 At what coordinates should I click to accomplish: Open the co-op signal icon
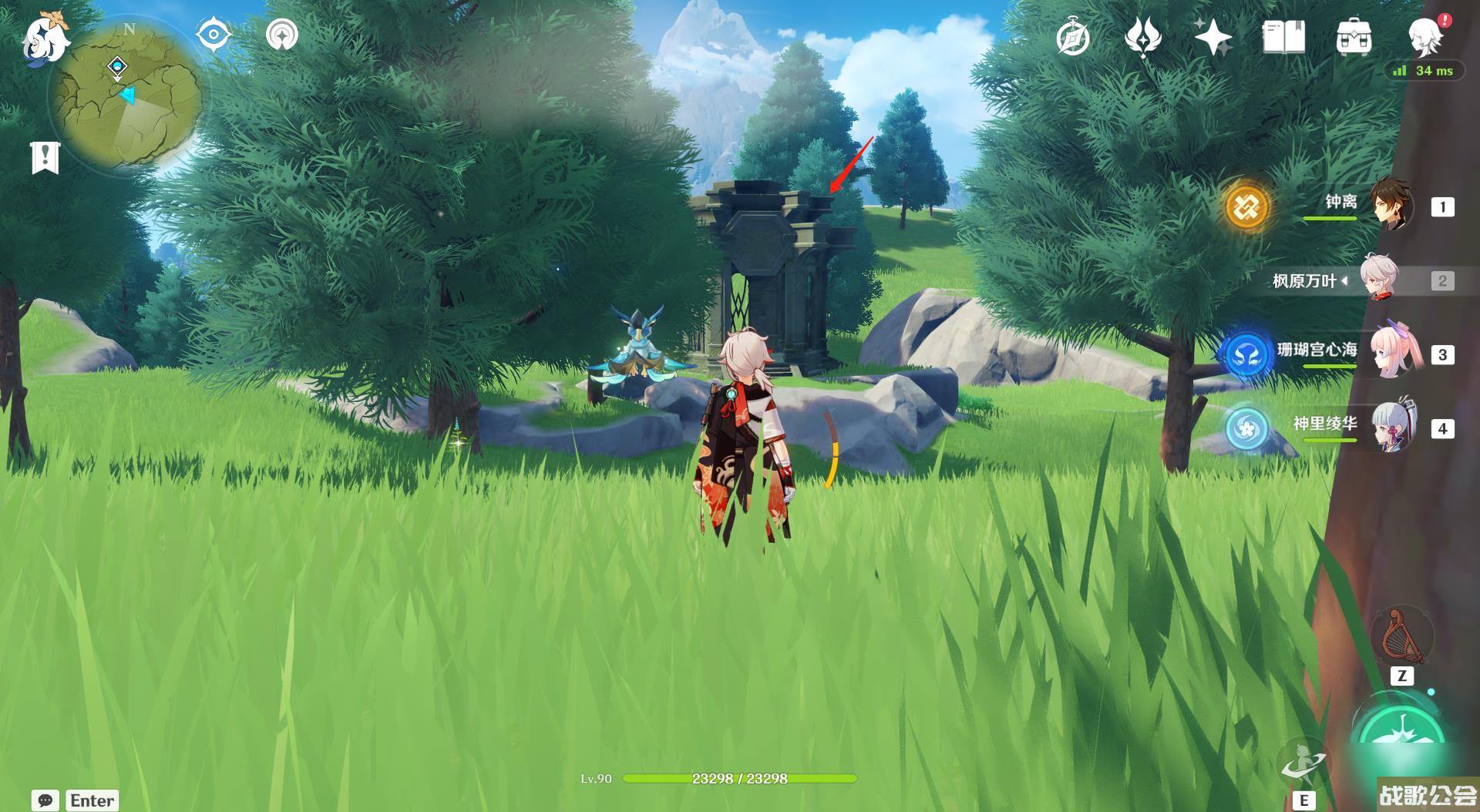(281, 35)
